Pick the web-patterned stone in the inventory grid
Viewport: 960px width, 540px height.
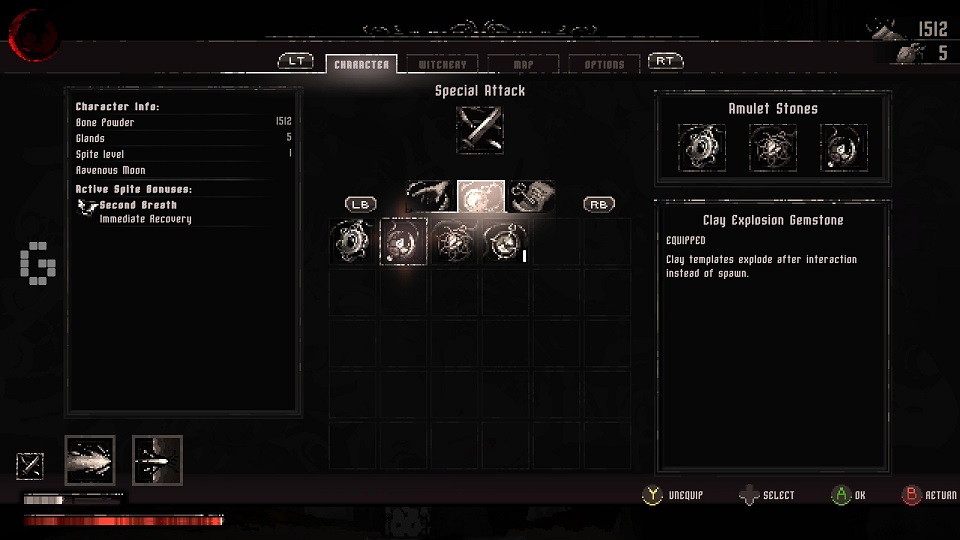click(455, 242)
